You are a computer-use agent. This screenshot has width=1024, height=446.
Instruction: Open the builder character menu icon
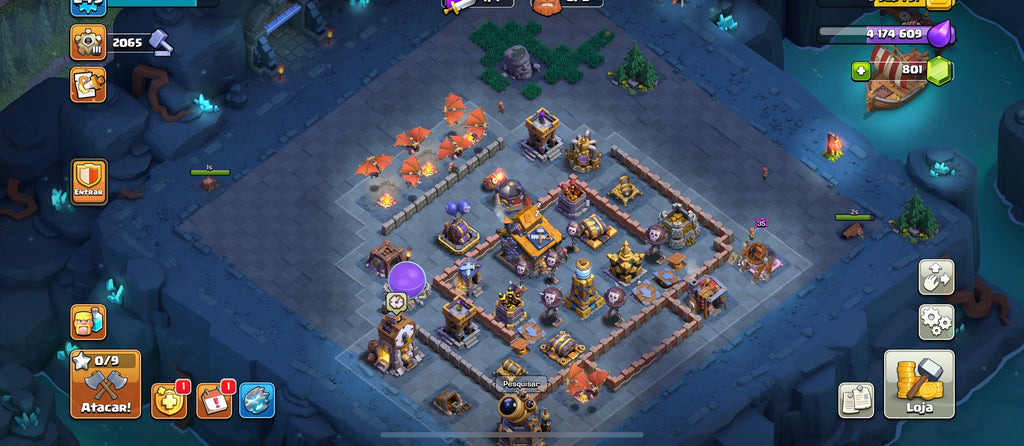[x=88, y=322]
